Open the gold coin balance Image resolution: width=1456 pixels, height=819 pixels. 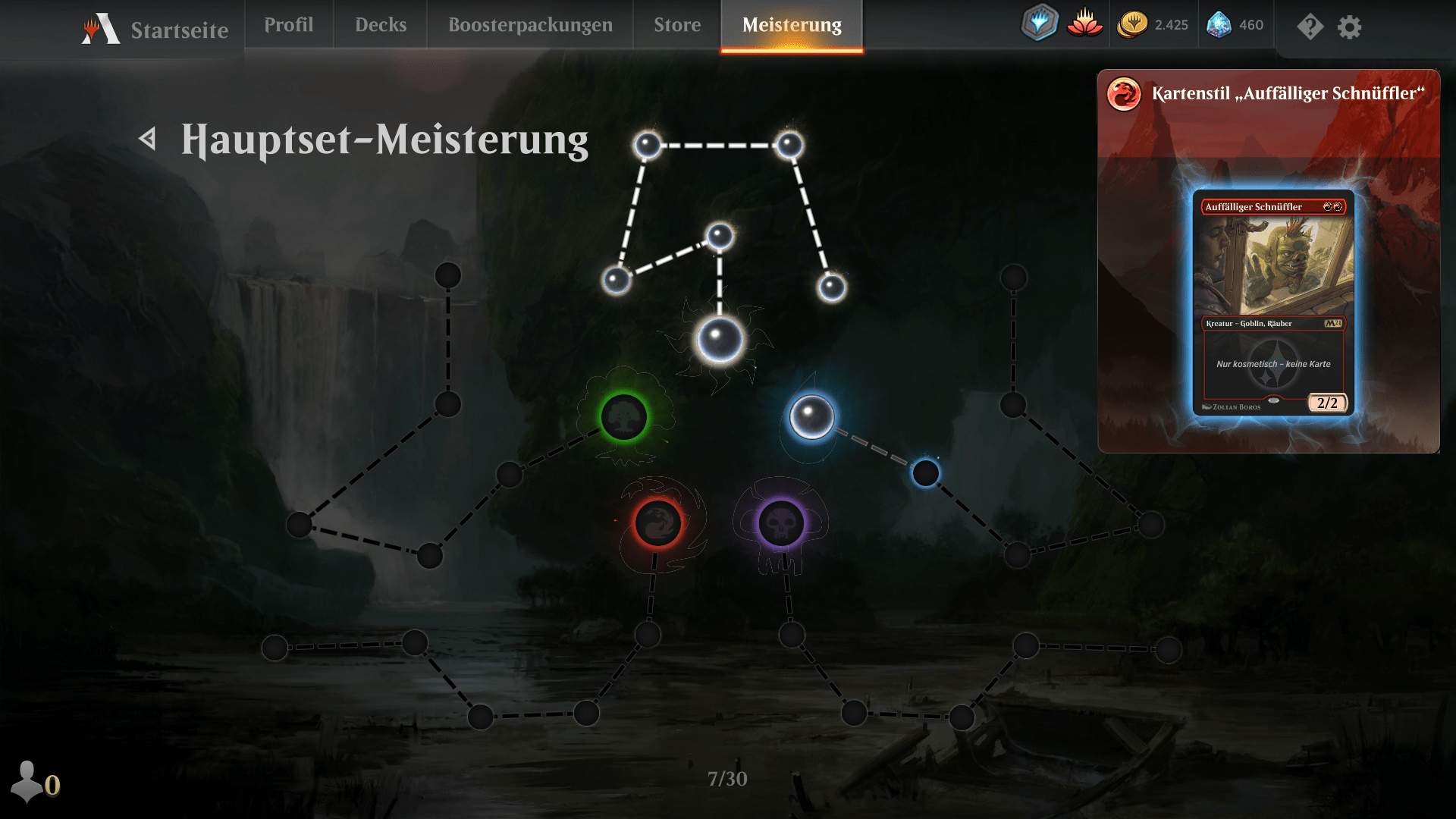[1153, 25]
